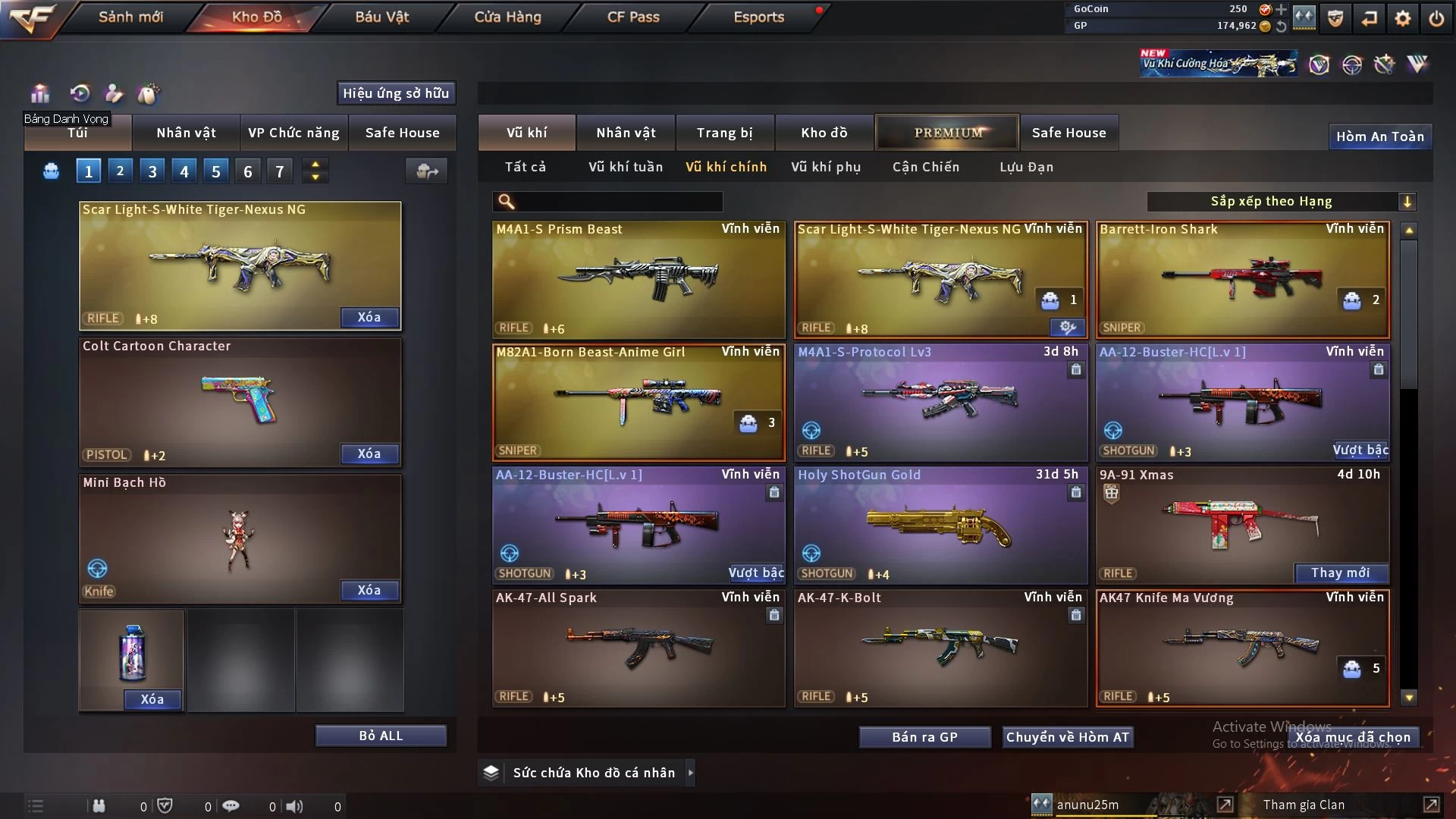Select the M4A1-S Prism Beast rifle
The height and width of the screenshot is (819, 1456).
[639, 279]
